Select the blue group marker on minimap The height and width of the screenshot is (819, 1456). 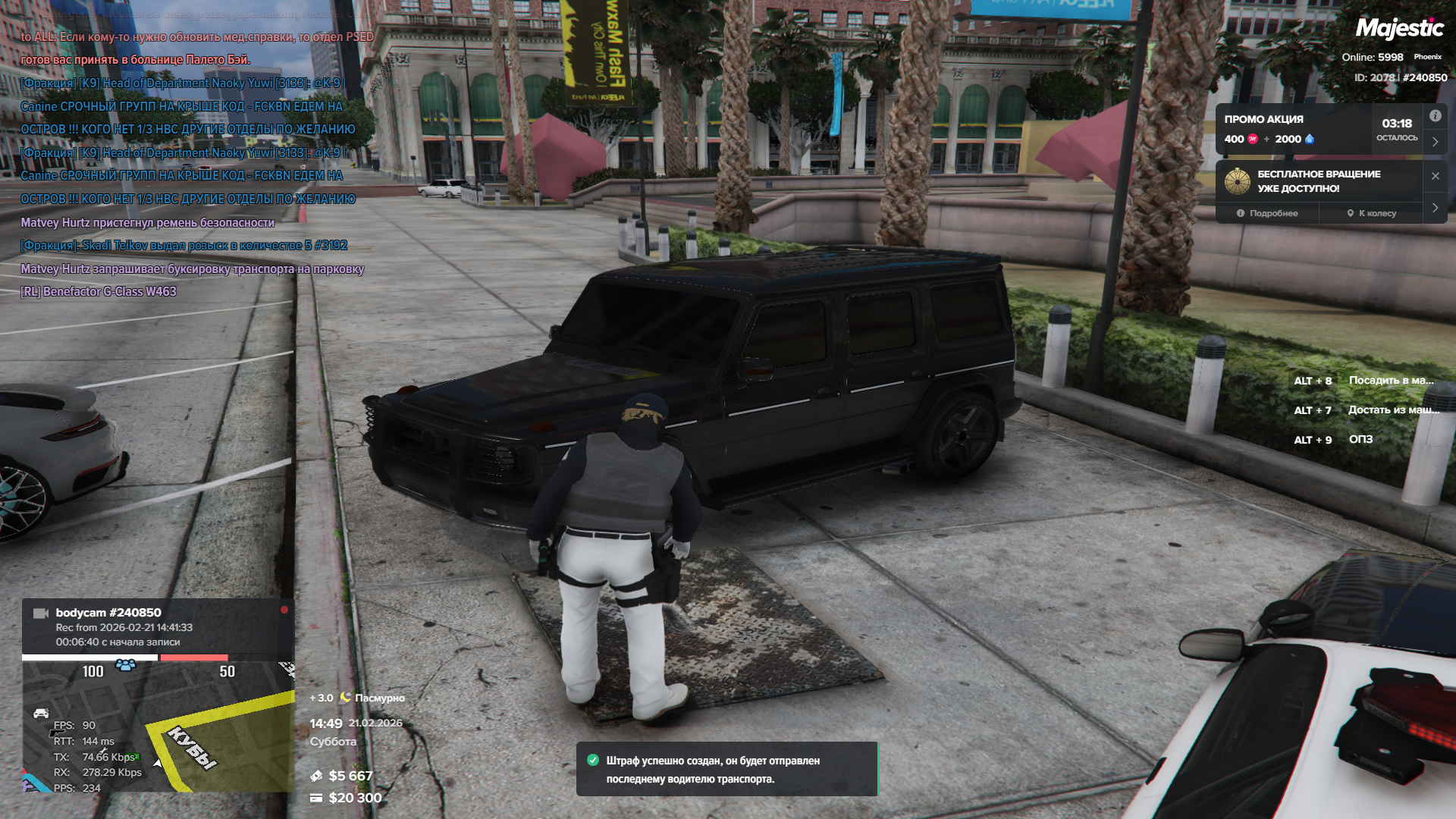126,665
